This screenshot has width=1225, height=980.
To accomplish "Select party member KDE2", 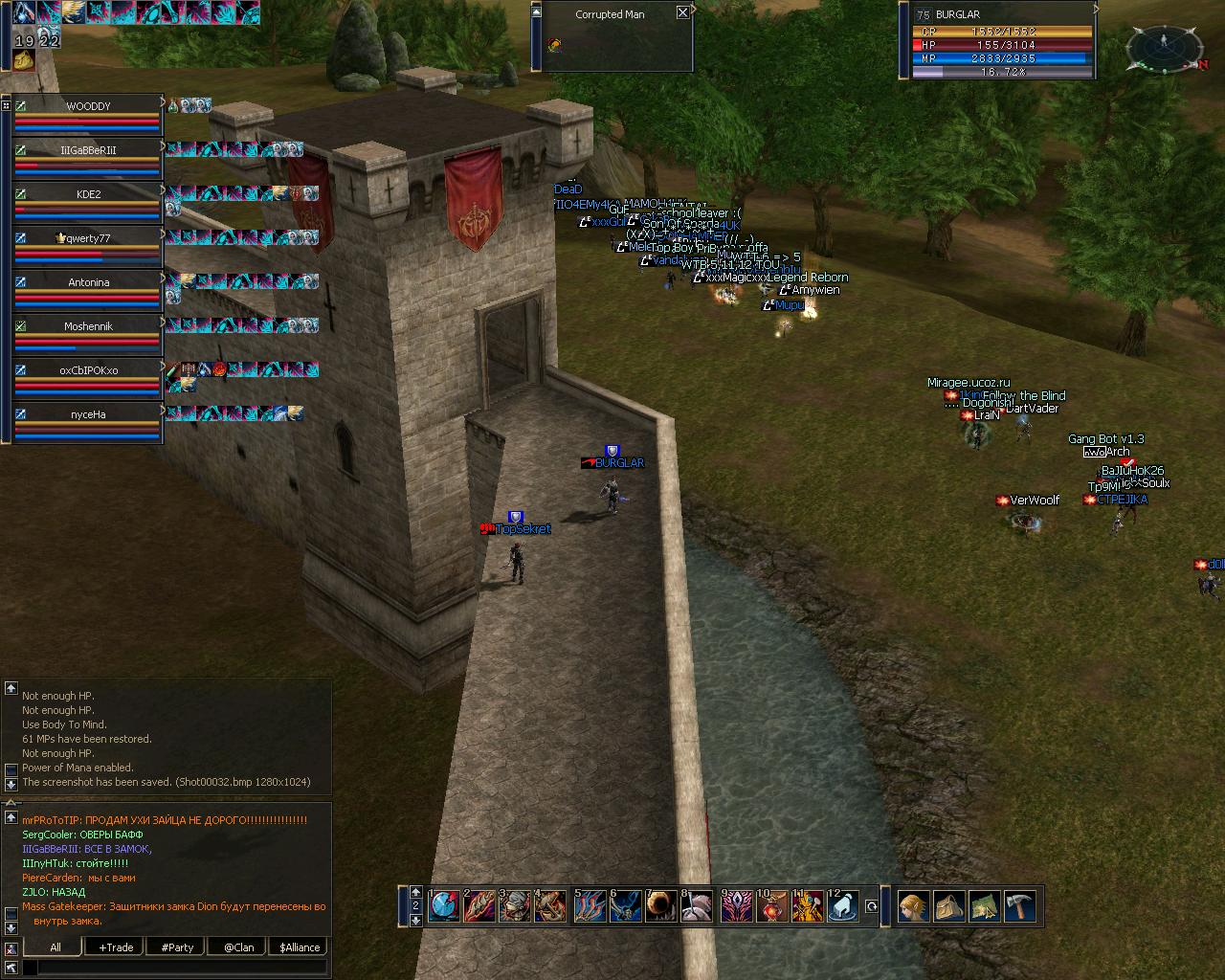I will [x=88, y=194].
